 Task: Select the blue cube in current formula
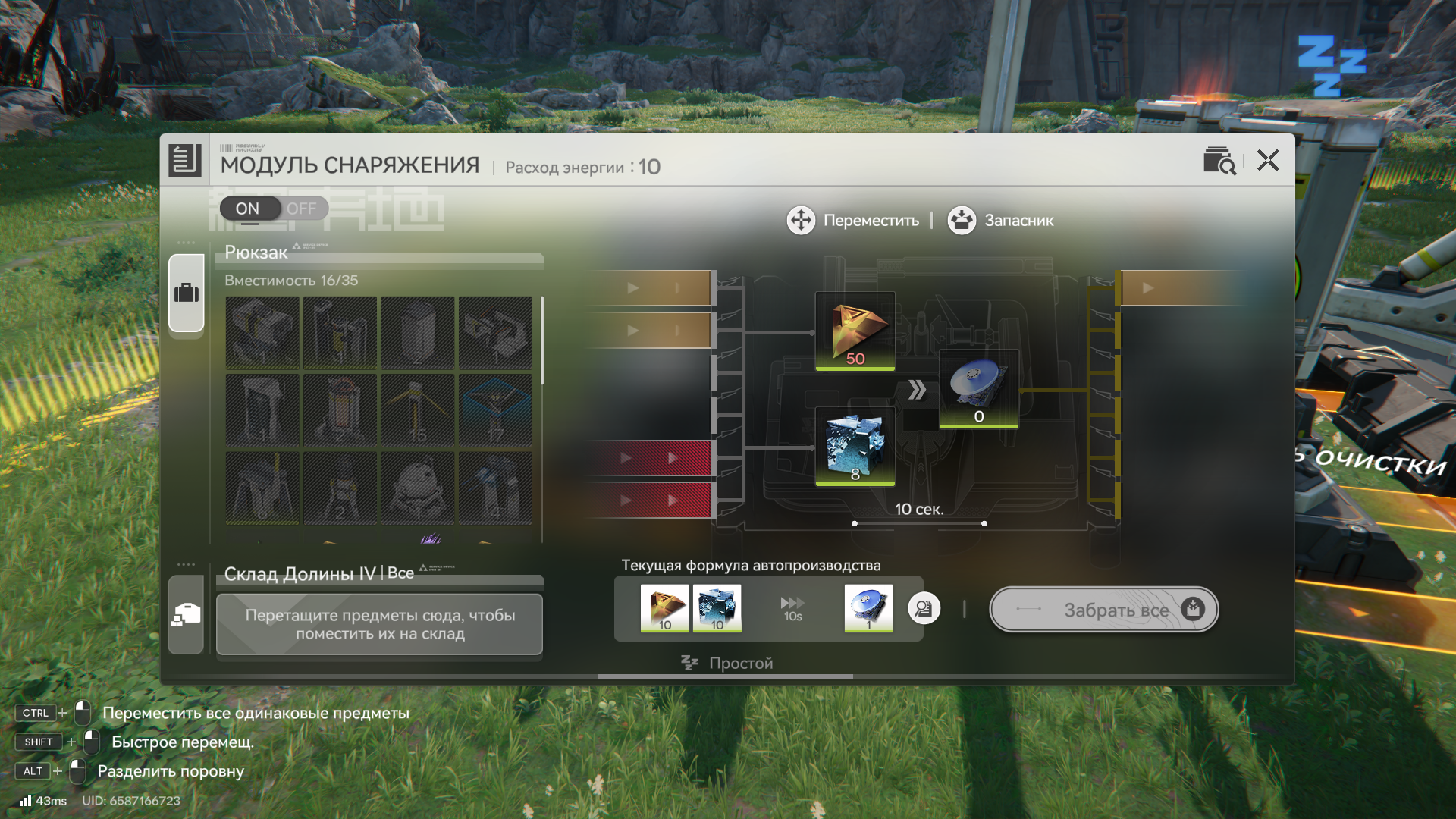(717, 608)
